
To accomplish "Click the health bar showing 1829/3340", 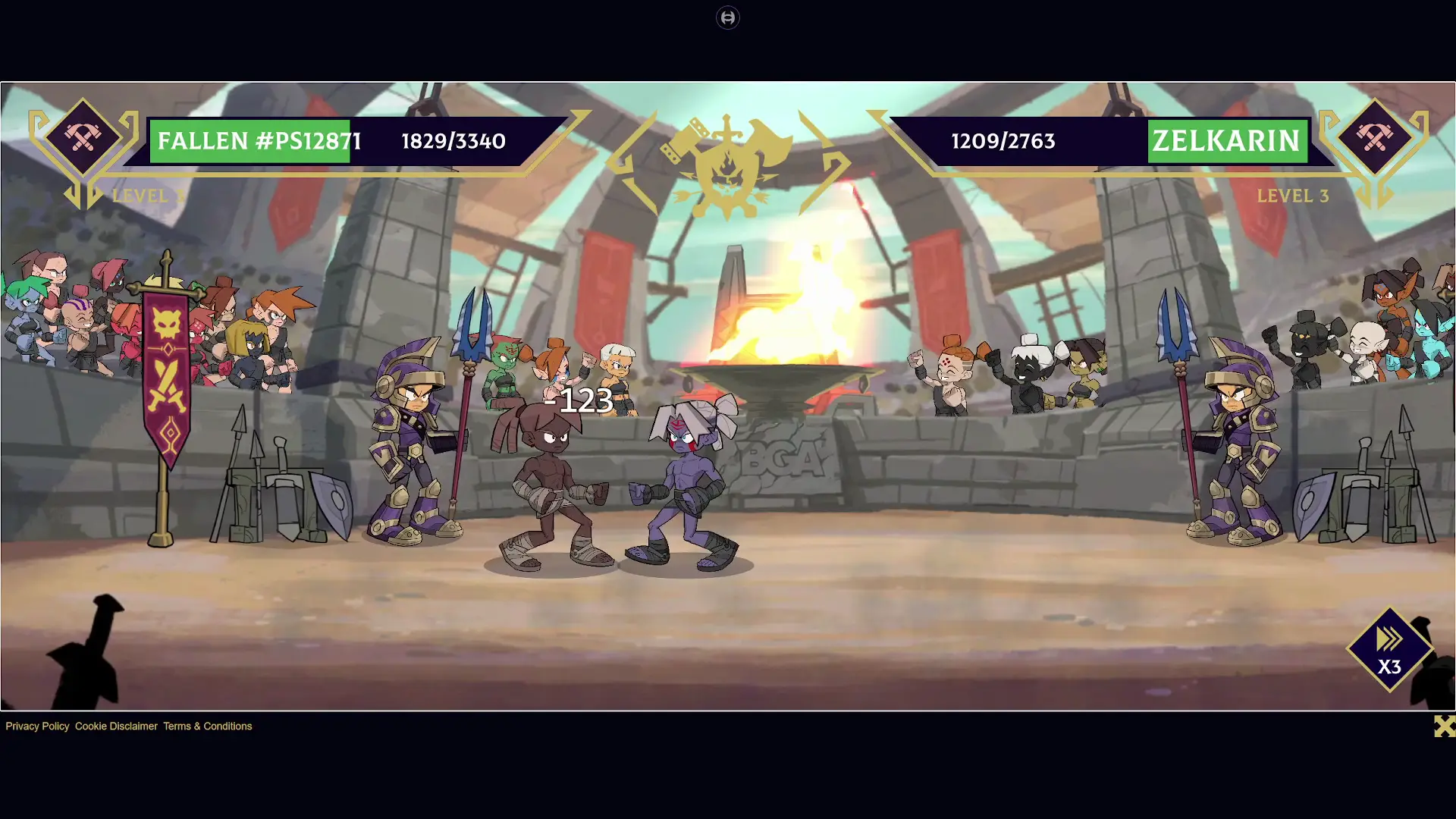I will point(453,141).
